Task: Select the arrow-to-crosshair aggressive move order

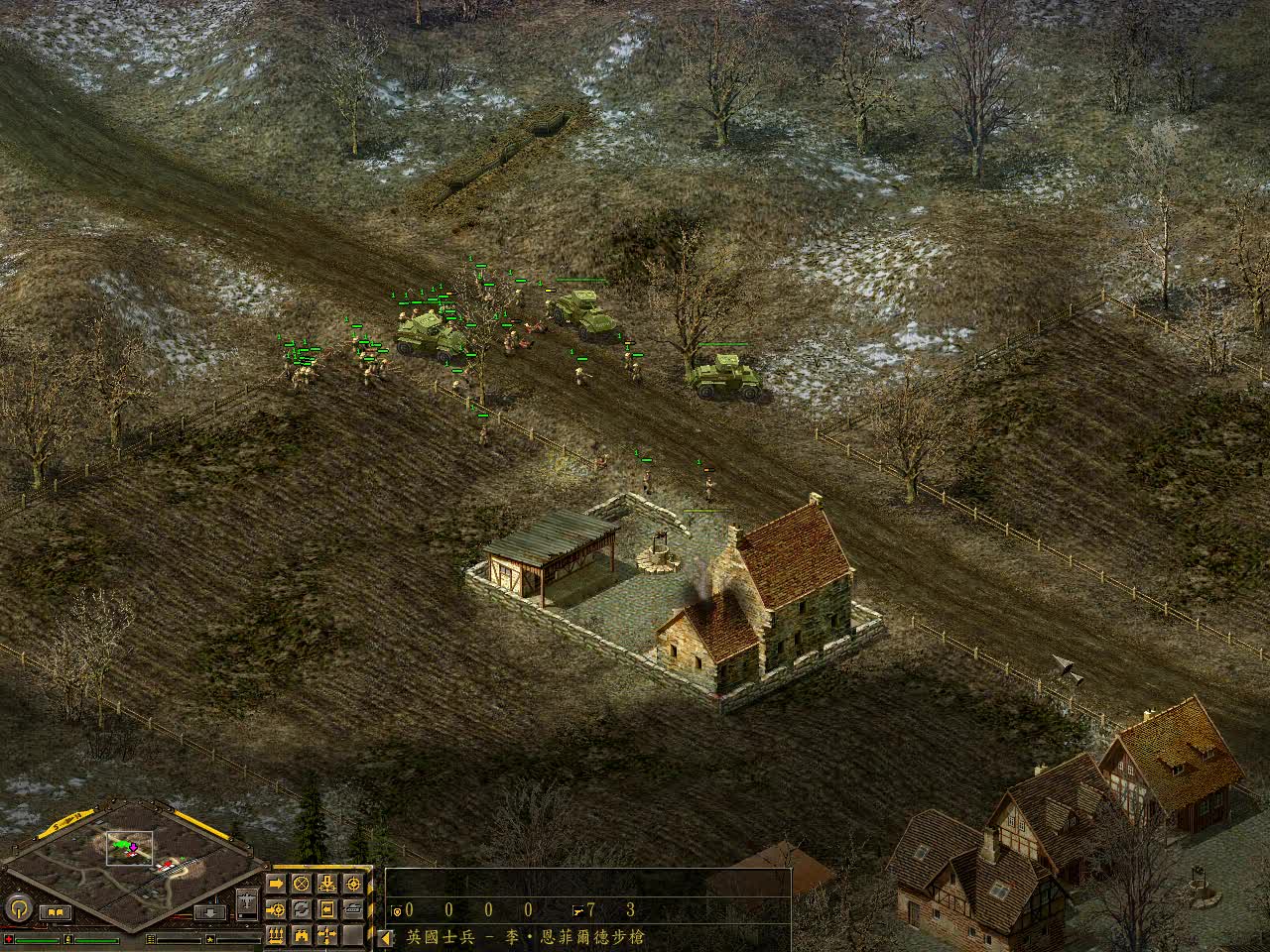Action: (x=276, y=908)
